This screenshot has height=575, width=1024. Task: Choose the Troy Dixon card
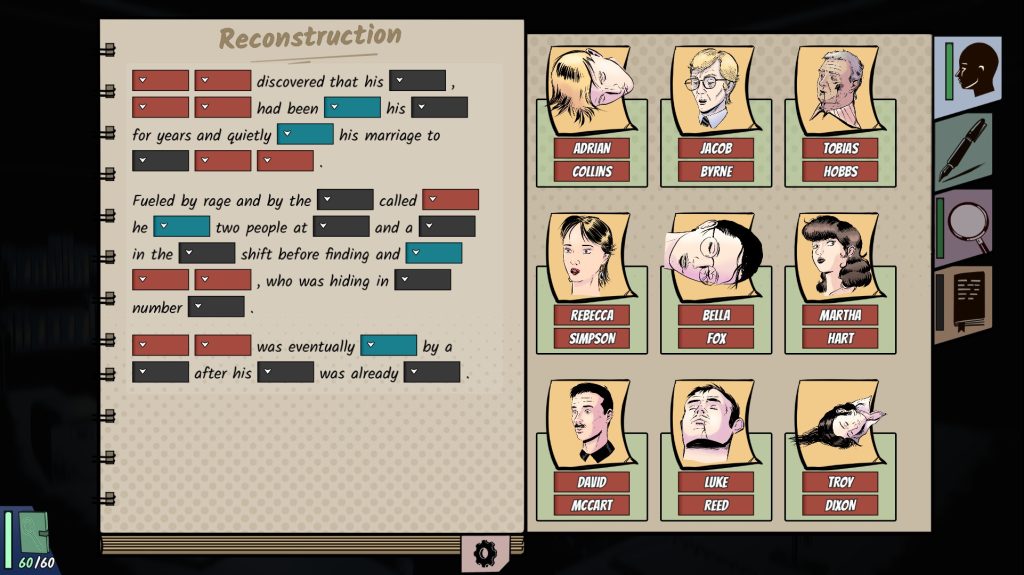coord(840,449)
